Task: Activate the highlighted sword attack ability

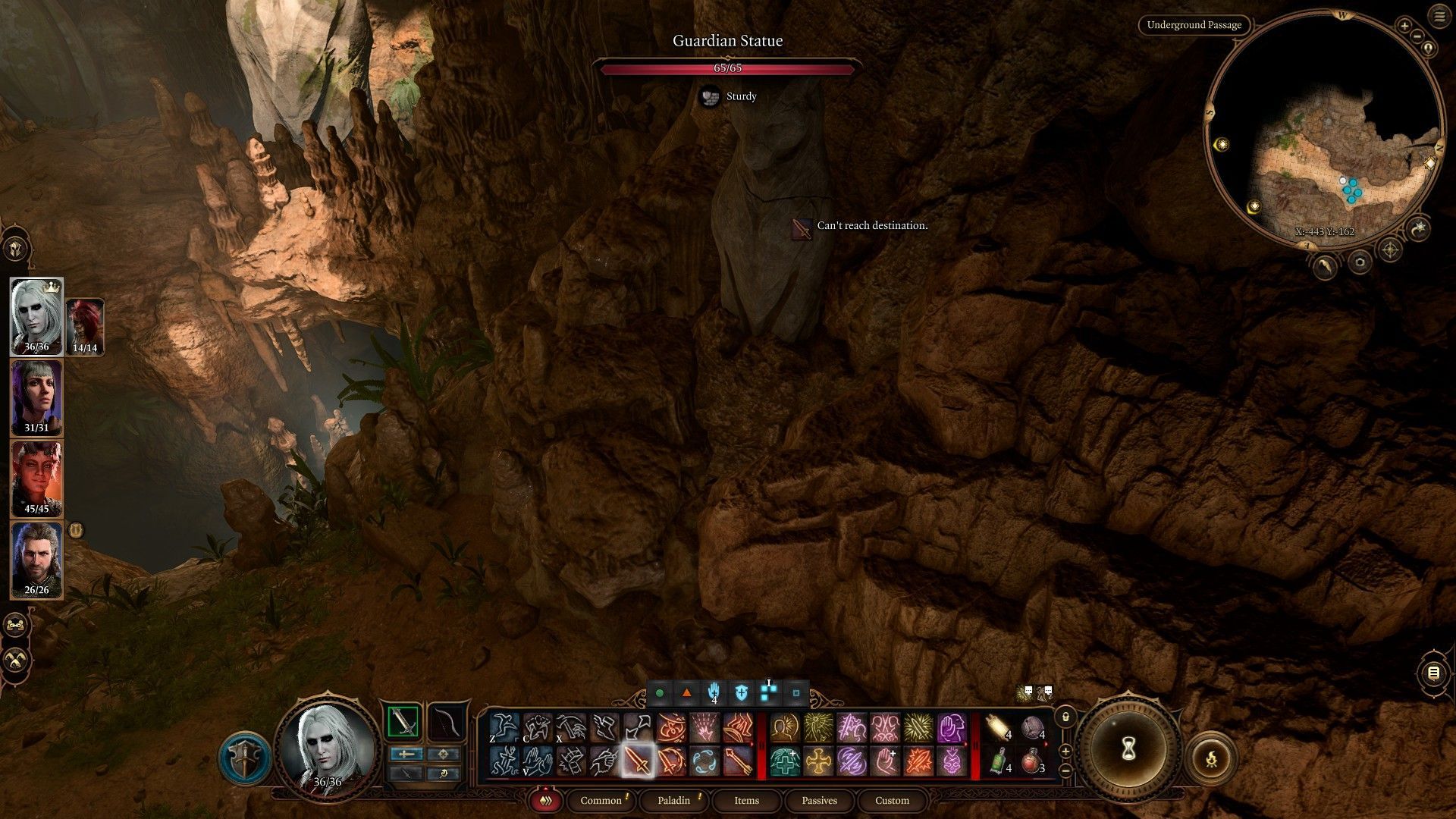Action: click(x=637, y=761)
